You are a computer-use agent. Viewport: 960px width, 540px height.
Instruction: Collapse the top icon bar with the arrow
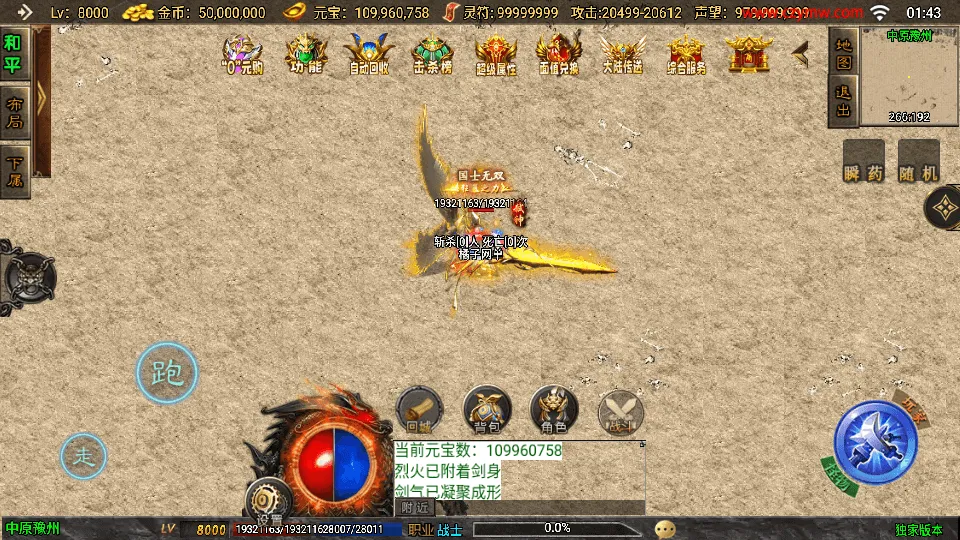pyautogui.click(x=800, y=54)
